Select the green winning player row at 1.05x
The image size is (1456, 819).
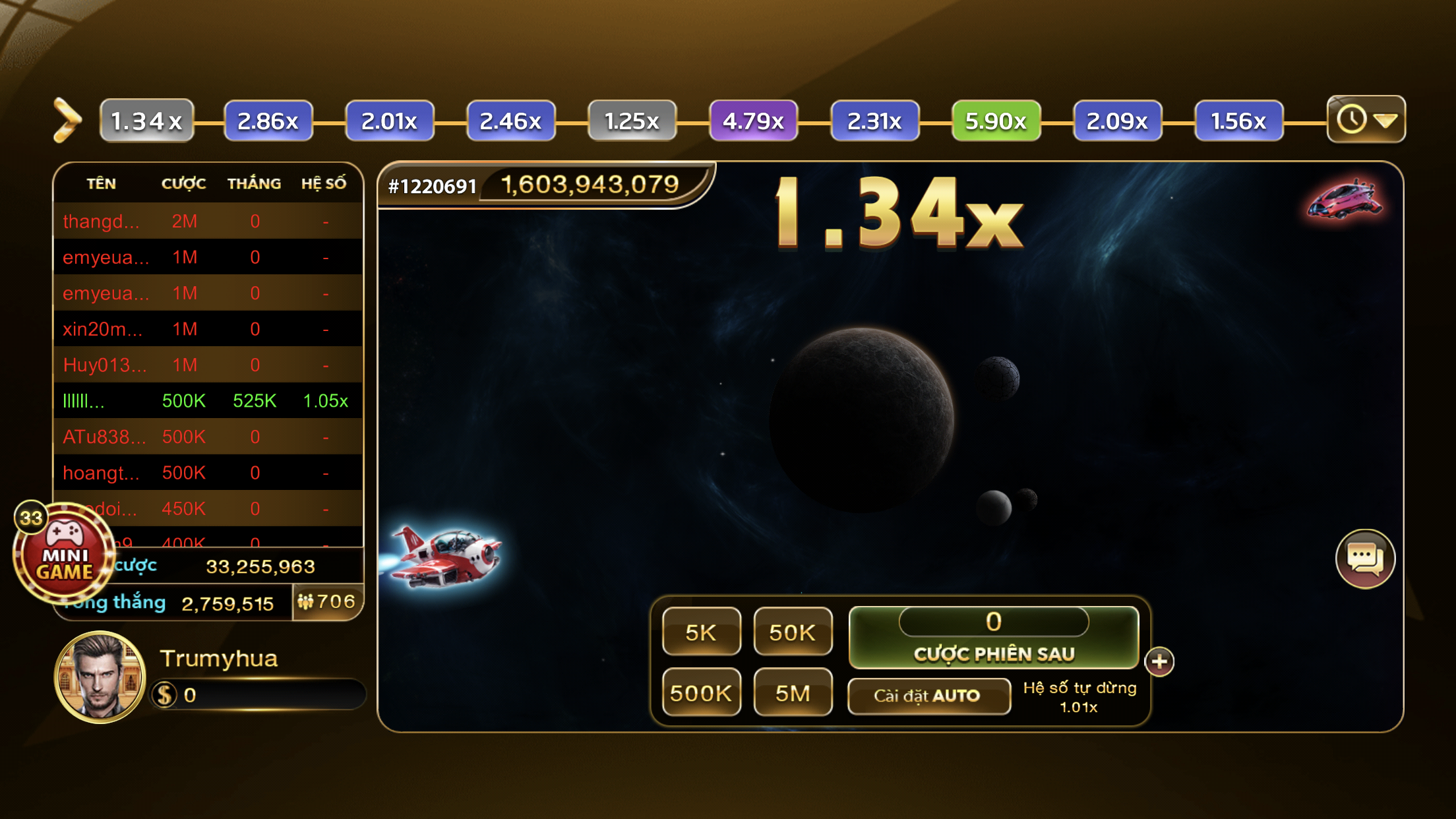click(x=208, y=401)
